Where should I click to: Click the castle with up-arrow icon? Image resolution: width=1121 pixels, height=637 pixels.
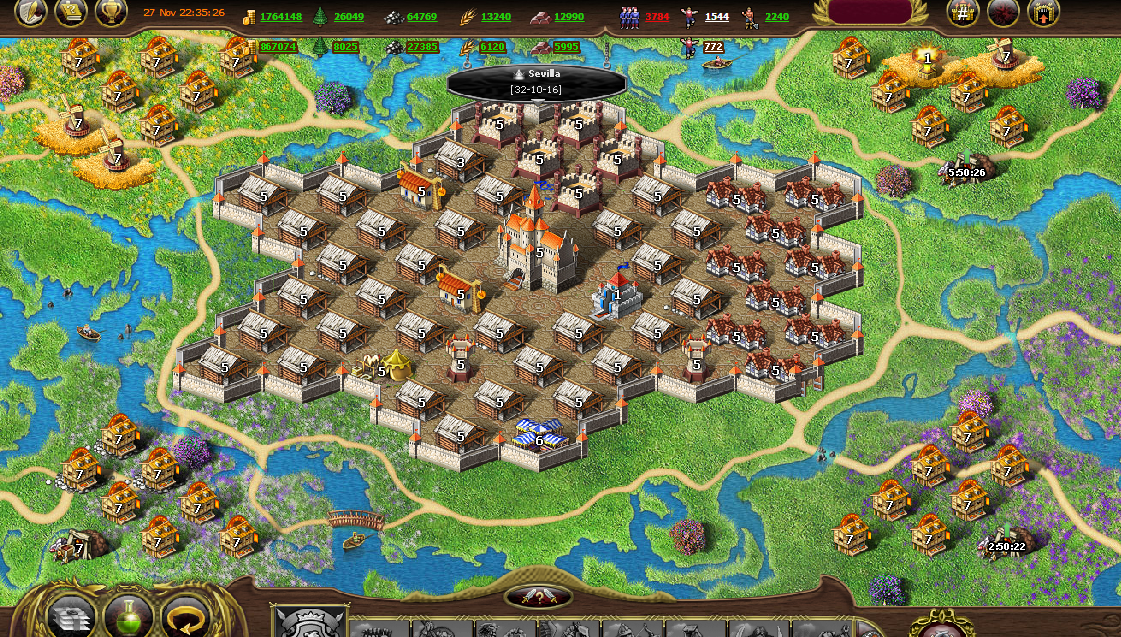tap(1043, 12)
